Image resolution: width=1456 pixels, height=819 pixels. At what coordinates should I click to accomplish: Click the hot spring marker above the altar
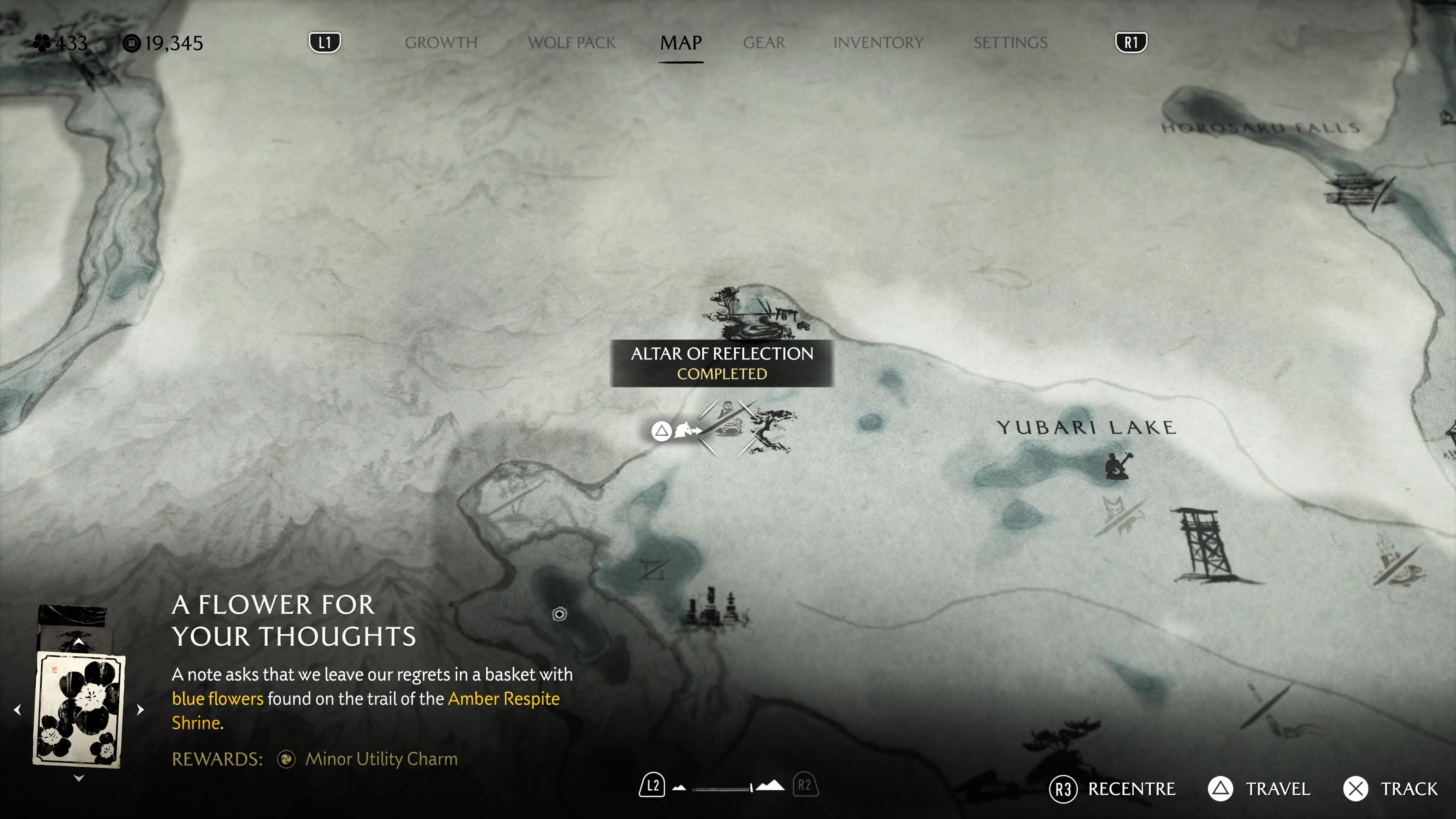click(755, 312)
